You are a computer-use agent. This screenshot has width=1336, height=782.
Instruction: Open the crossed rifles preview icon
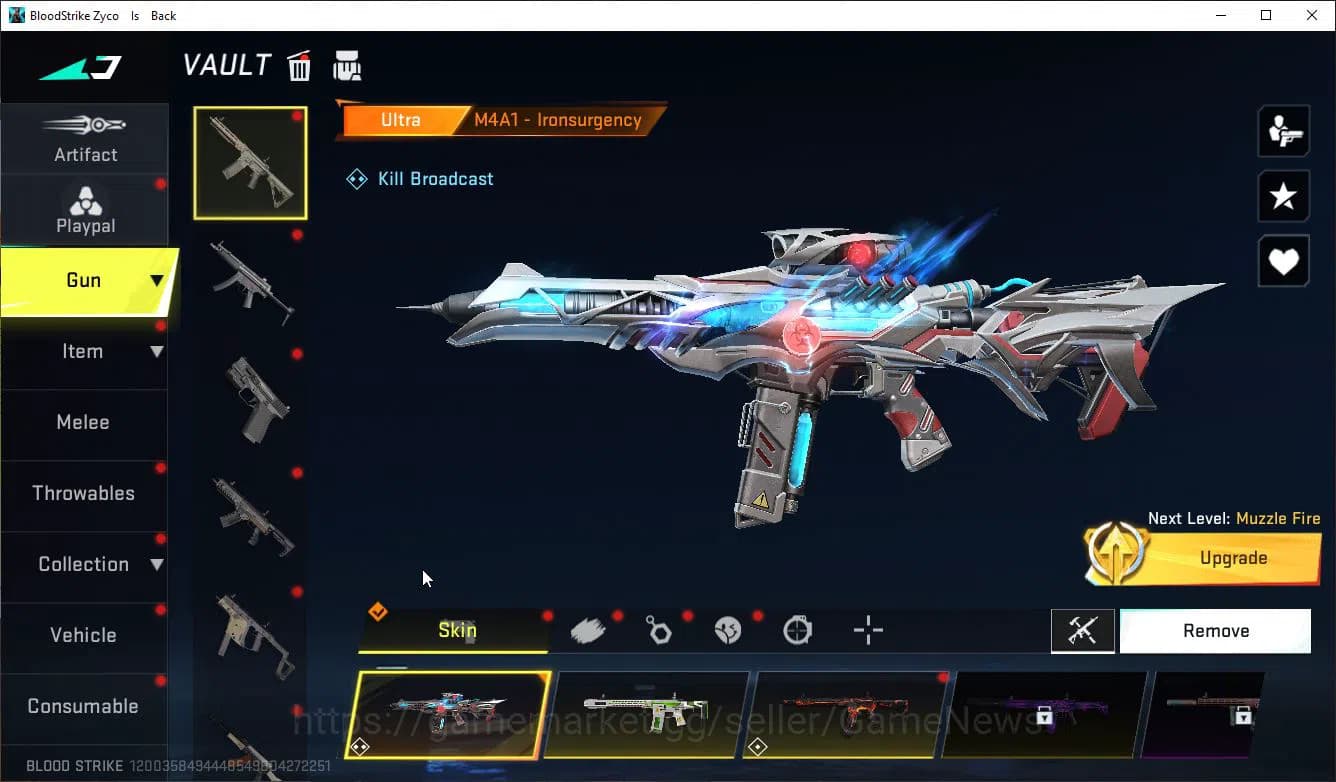tap(1083, 630)
